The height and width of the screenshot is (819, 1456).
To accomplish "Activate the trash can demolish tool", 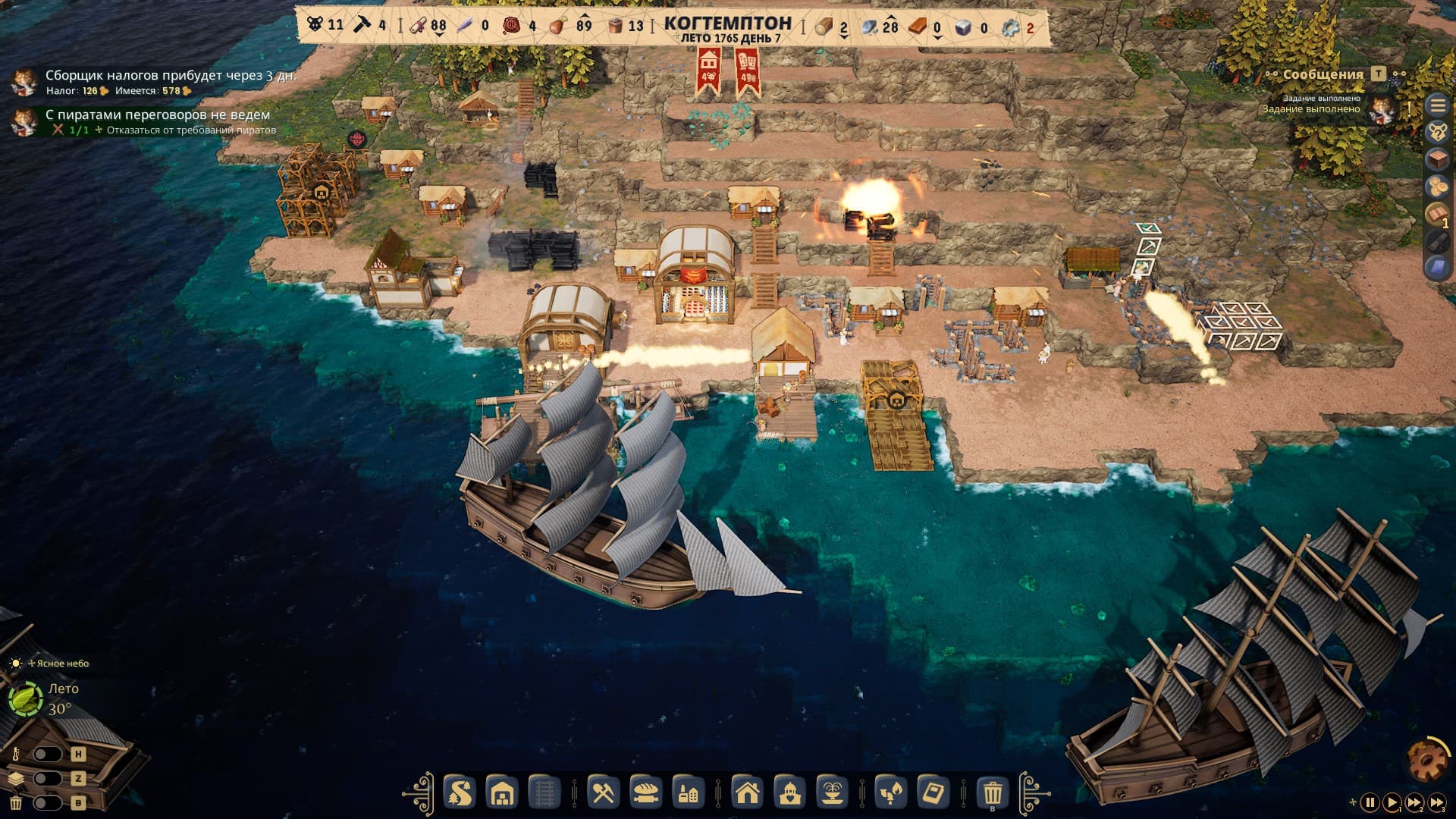I will point(992,794).
